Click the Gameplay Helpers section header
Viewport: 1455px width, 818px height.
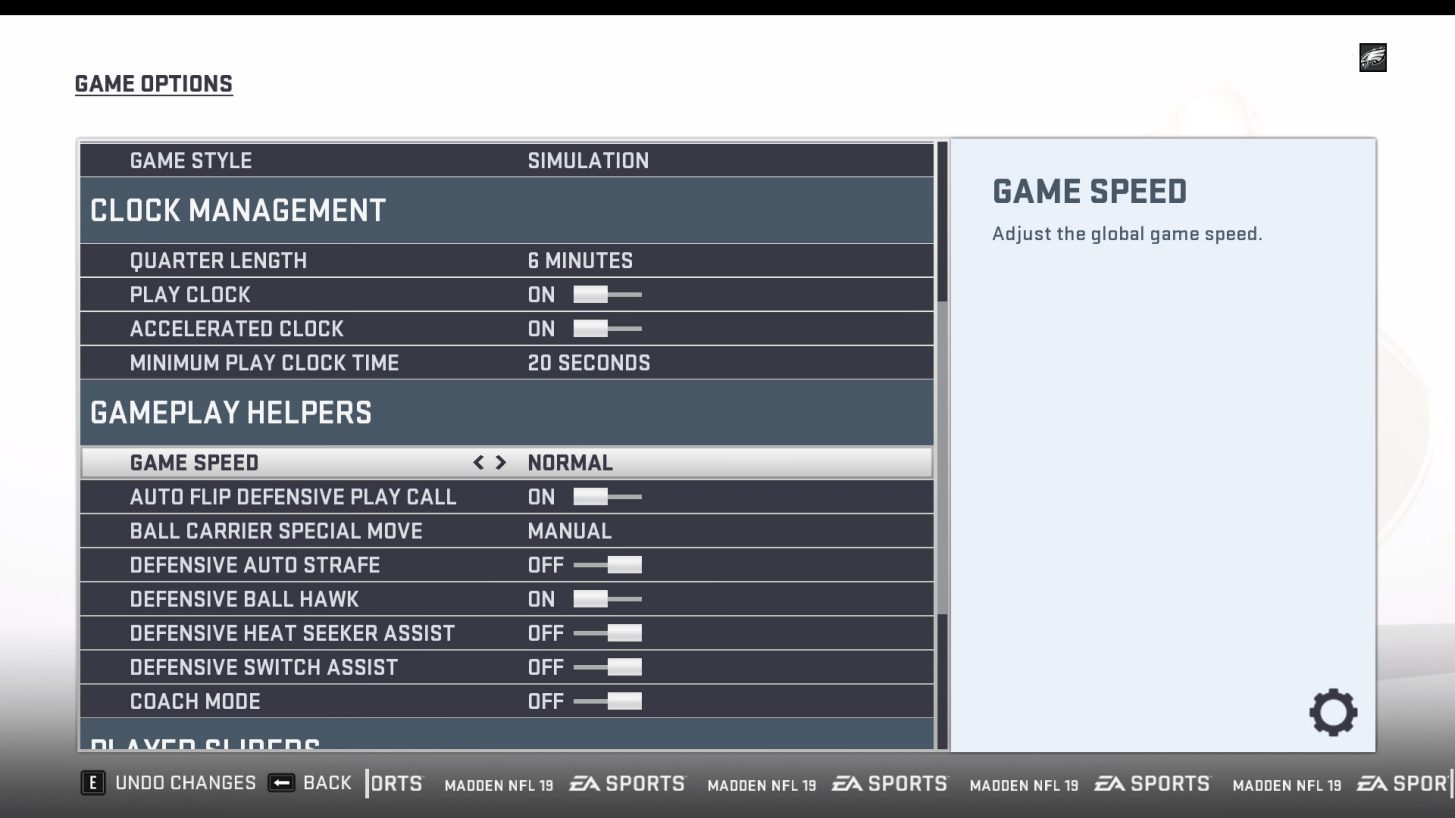232,412
